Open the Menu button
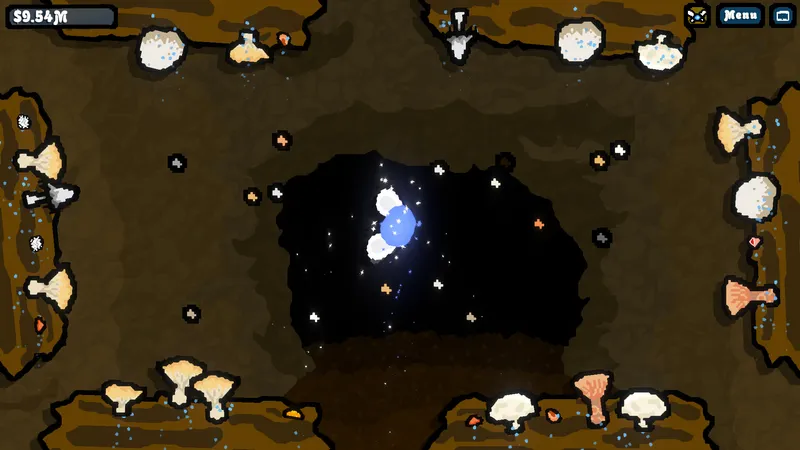 pyautogui.click(x=740, y=15)
